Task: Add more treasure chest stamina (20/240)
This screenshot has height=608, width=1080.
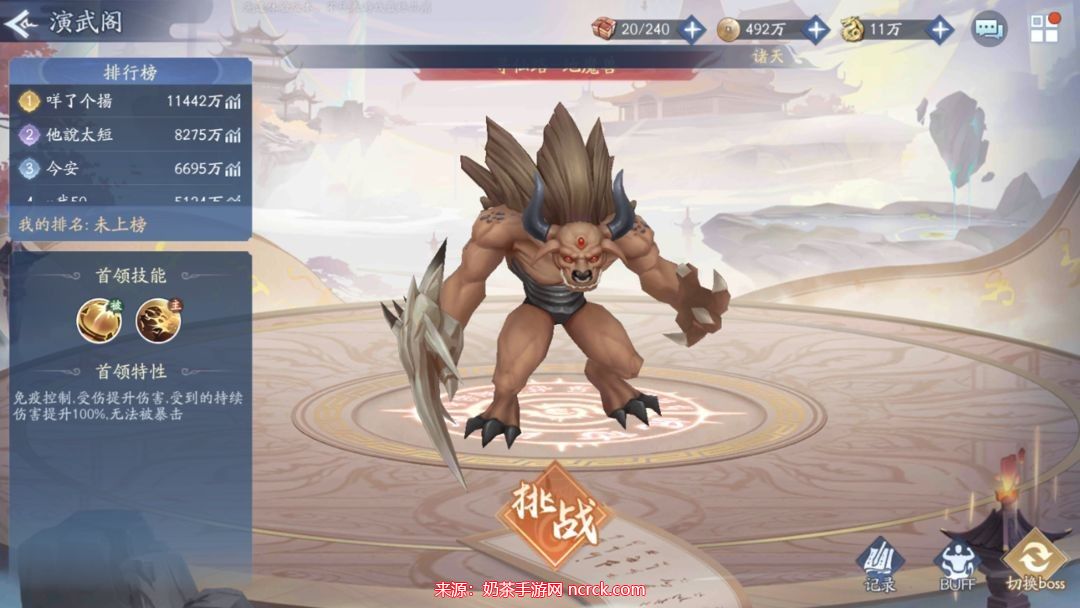Action: tap(692, 29)
